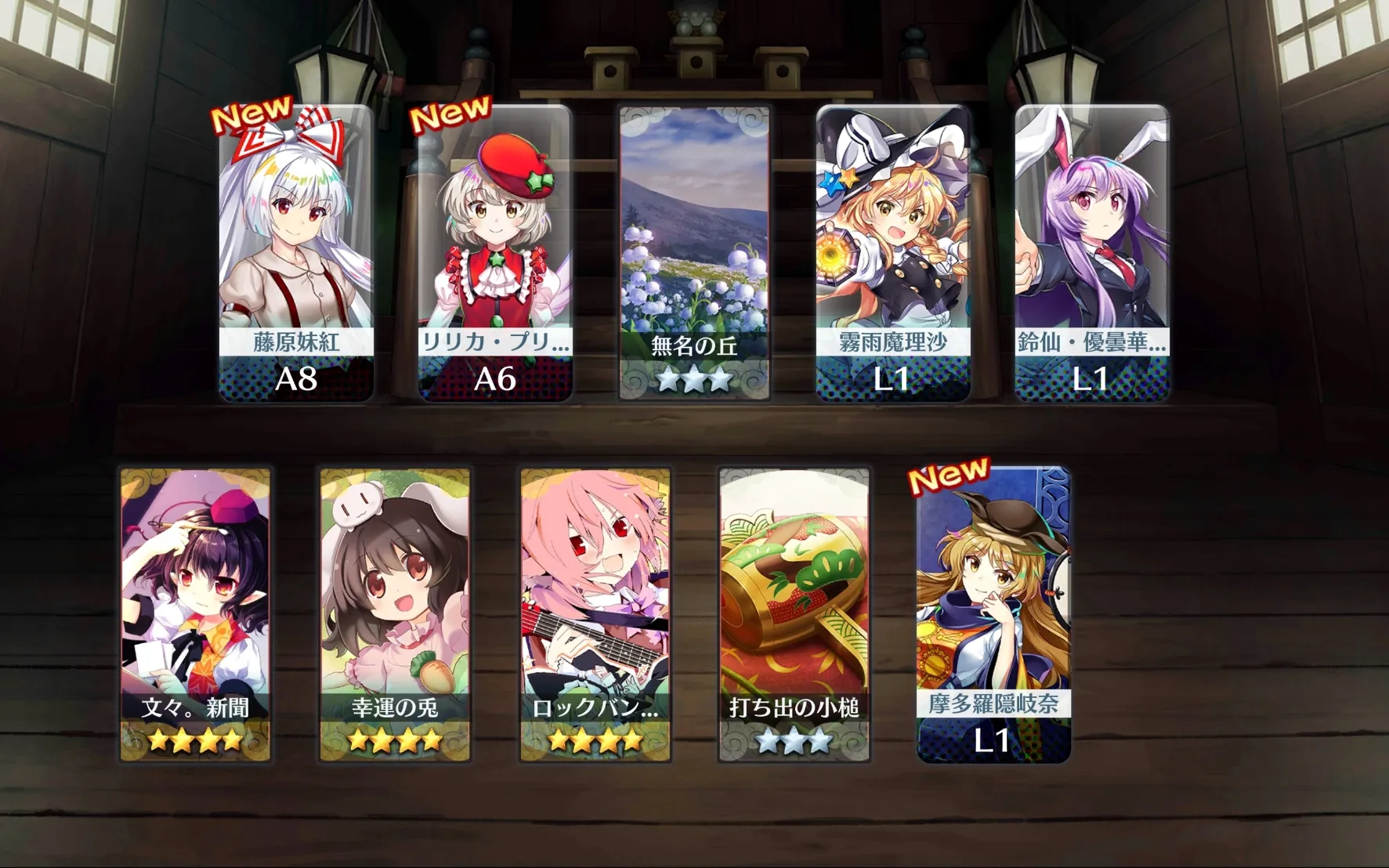Select the 打ち出の小槌 mallet card

pos(794,615)
